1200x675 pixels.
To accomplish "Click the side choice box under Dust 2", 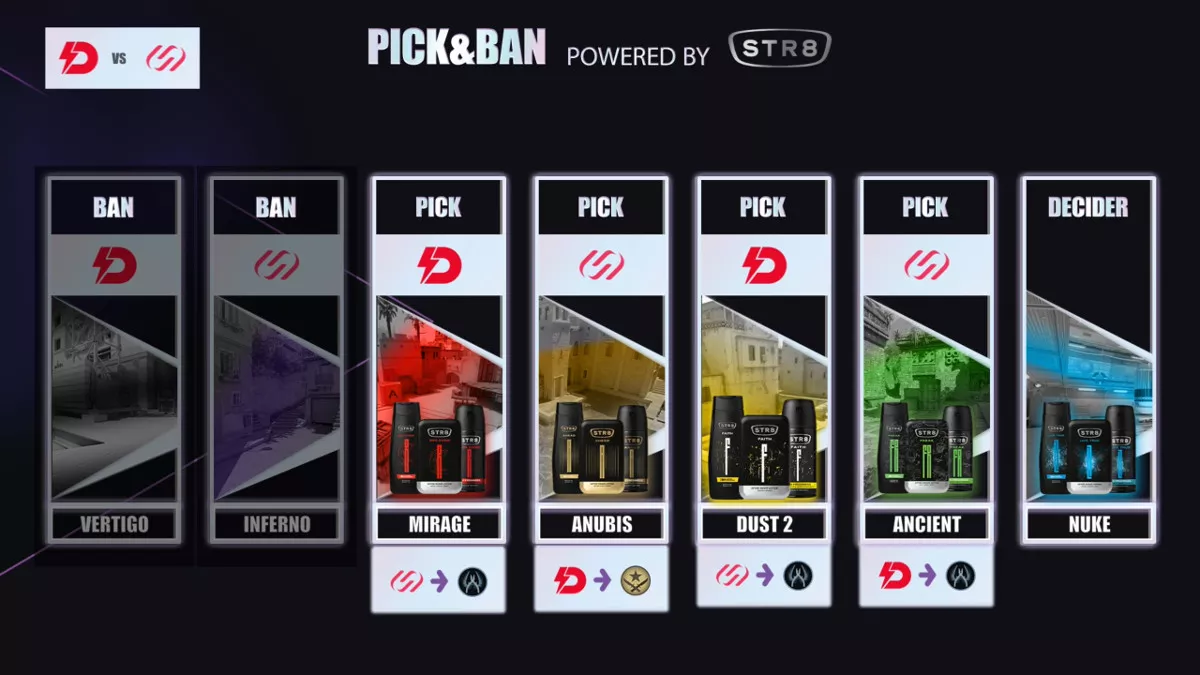I will [763, 575].
